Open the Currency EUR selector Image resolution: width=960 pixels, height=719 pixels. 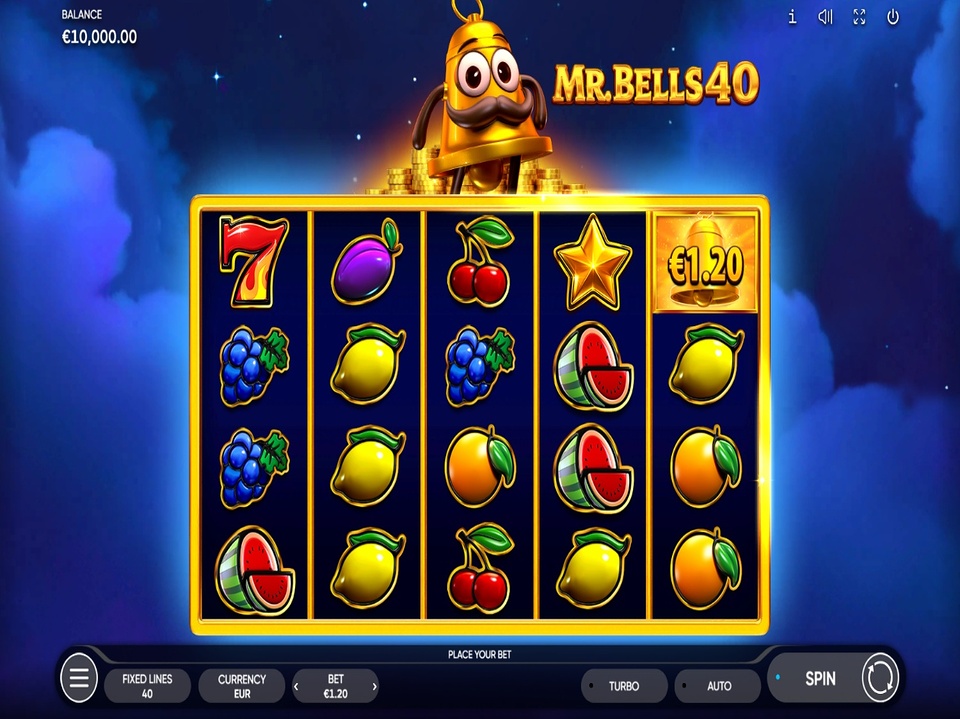(x=242, y=685)
